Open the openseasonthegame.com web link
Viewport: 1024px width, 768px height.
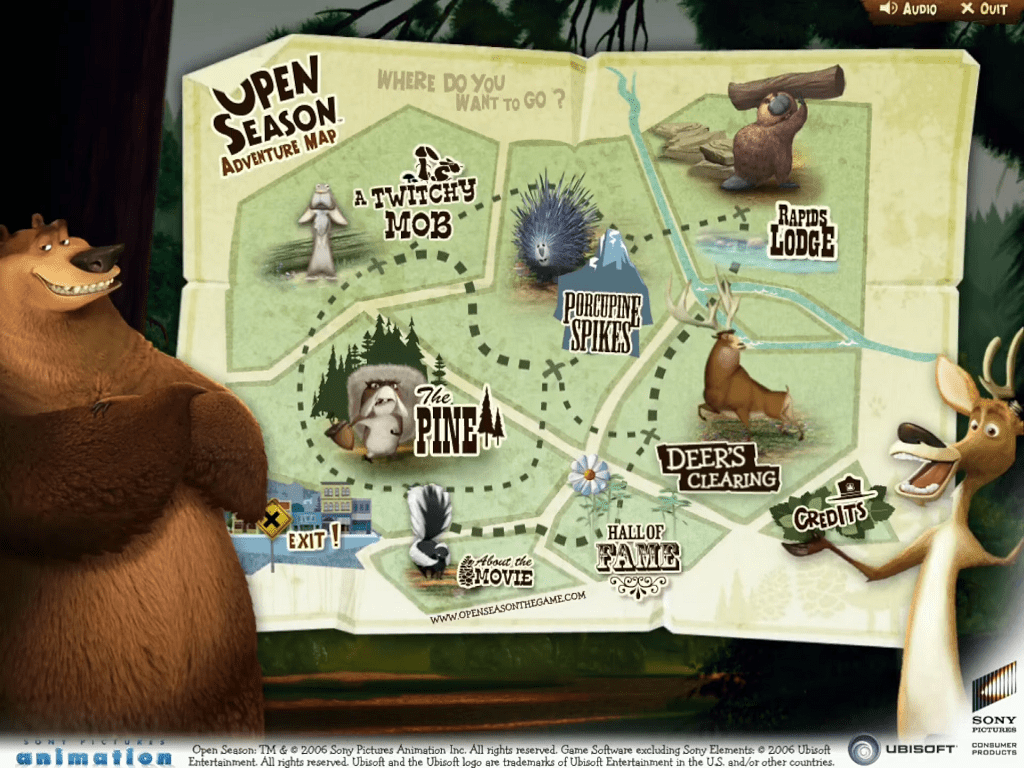pyautogui.click(x=507, y=607)
